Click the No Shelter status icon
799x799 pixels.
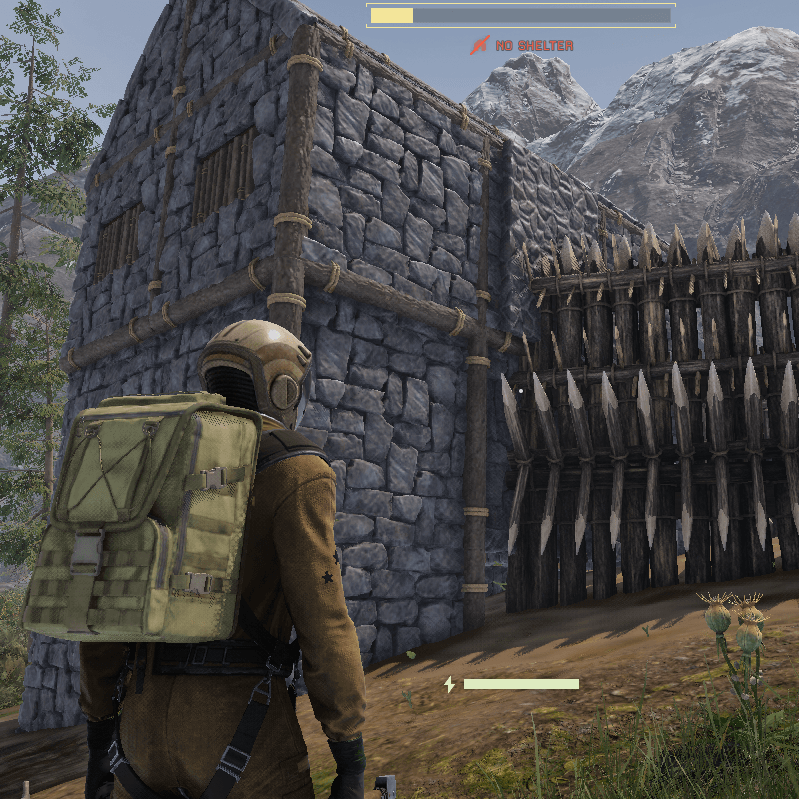[x=481, y=45]
